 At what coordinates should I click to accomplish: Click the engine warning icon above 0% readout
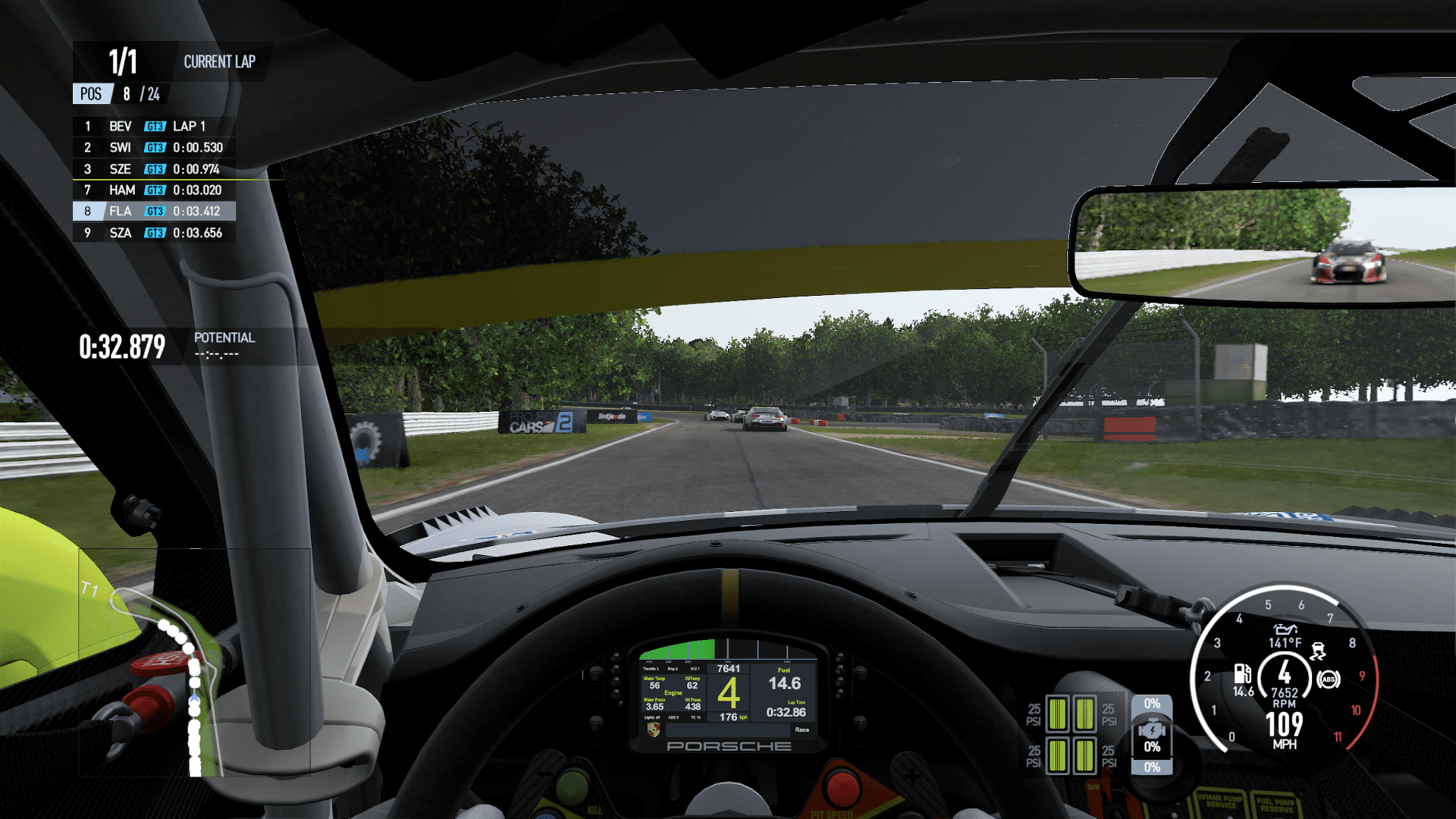pos(1153,730)
